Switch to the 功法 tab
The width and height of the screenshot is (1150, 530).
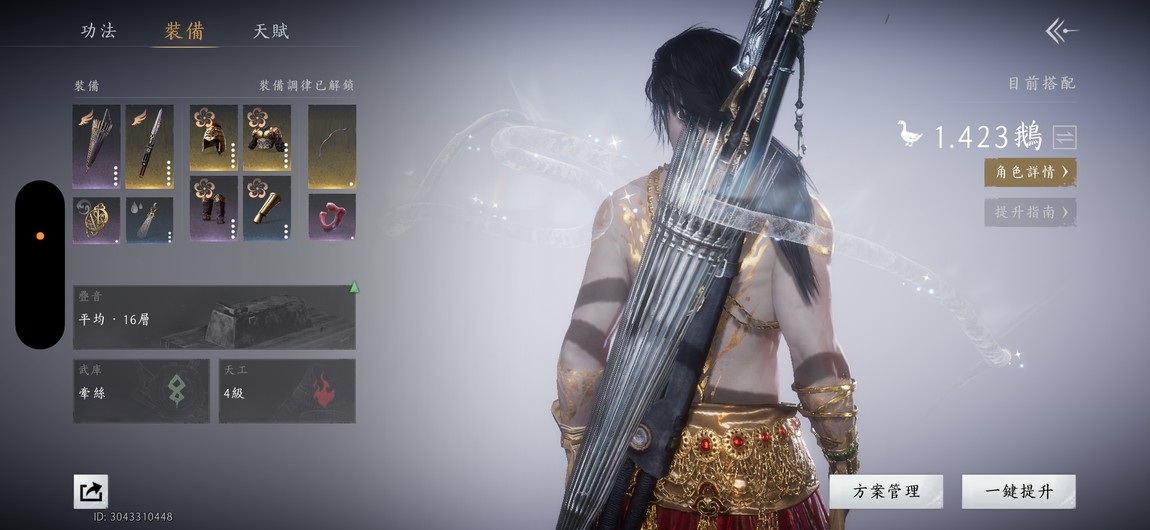point(98,31)
